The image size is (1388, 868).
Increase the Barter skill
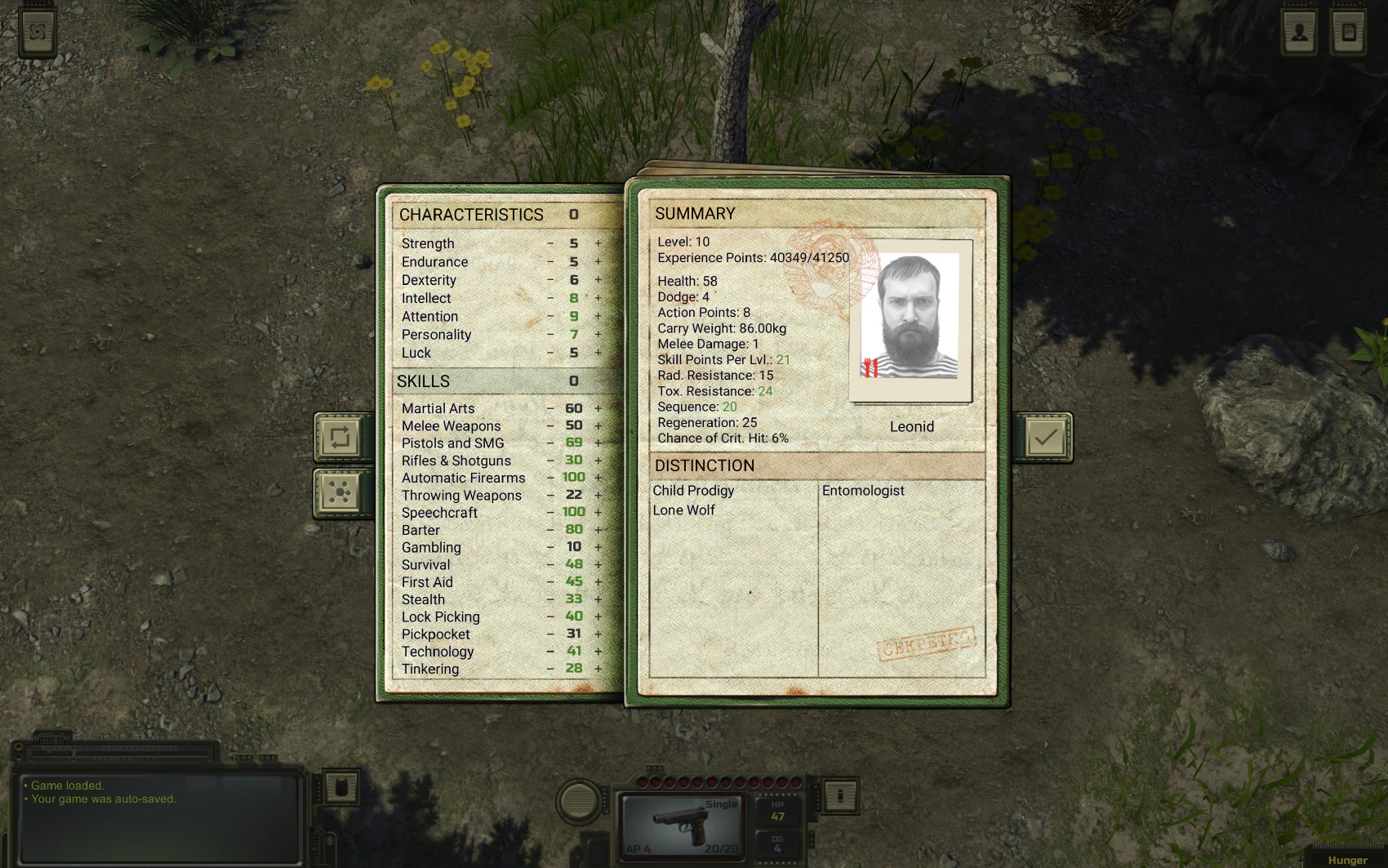click(598, 530)
